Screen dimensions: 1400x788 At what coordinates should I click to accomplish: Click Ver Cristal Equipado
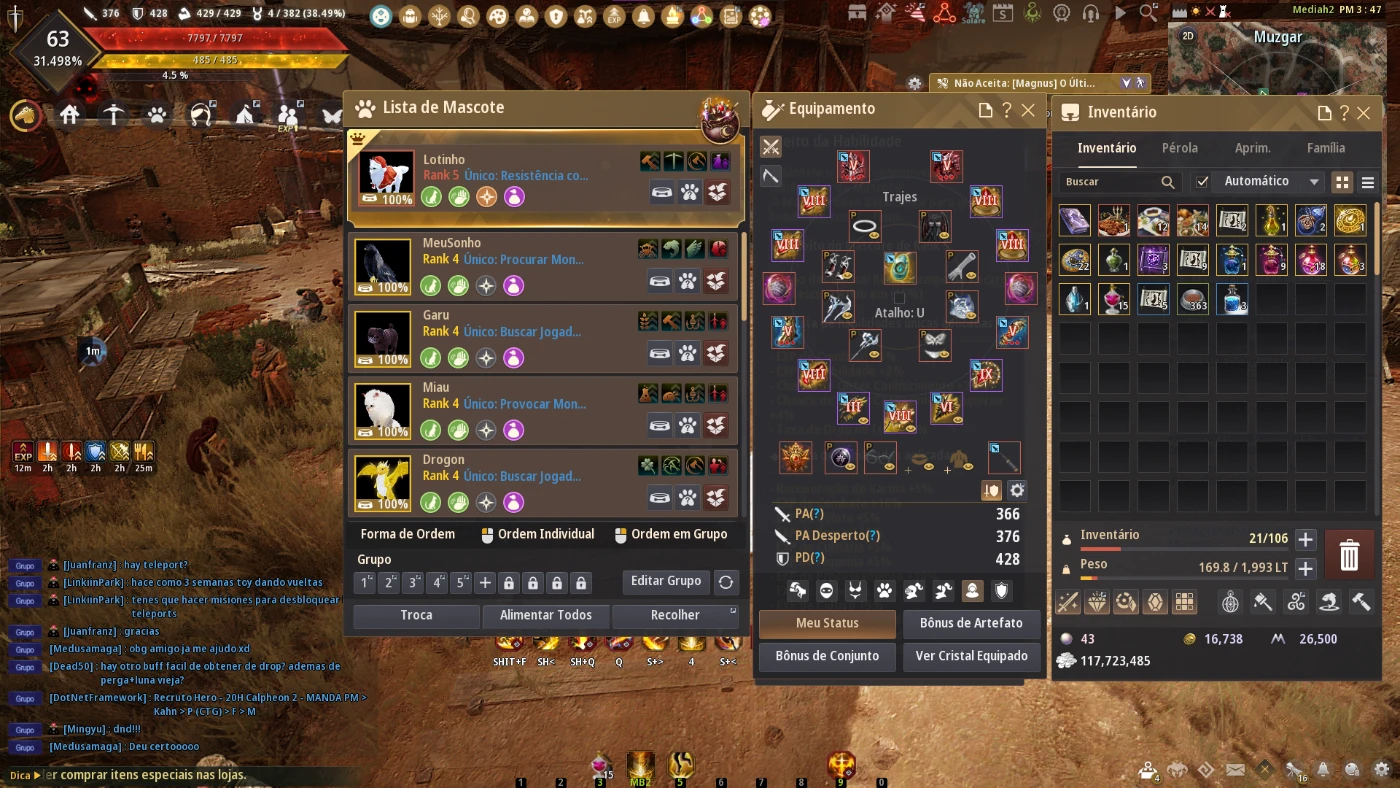[970, 656]
